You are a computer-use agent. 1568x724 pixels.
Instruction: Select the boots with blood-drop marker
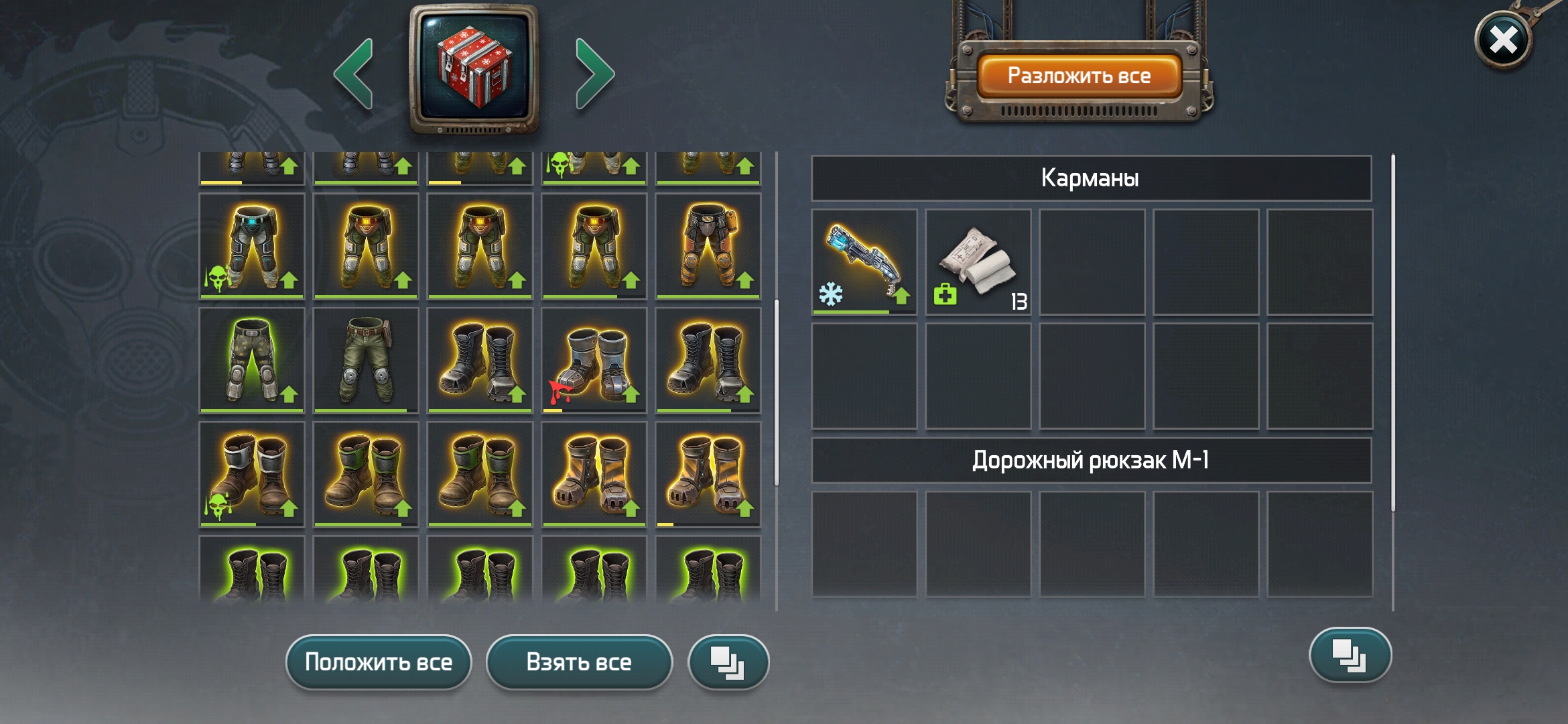[594, 360]
